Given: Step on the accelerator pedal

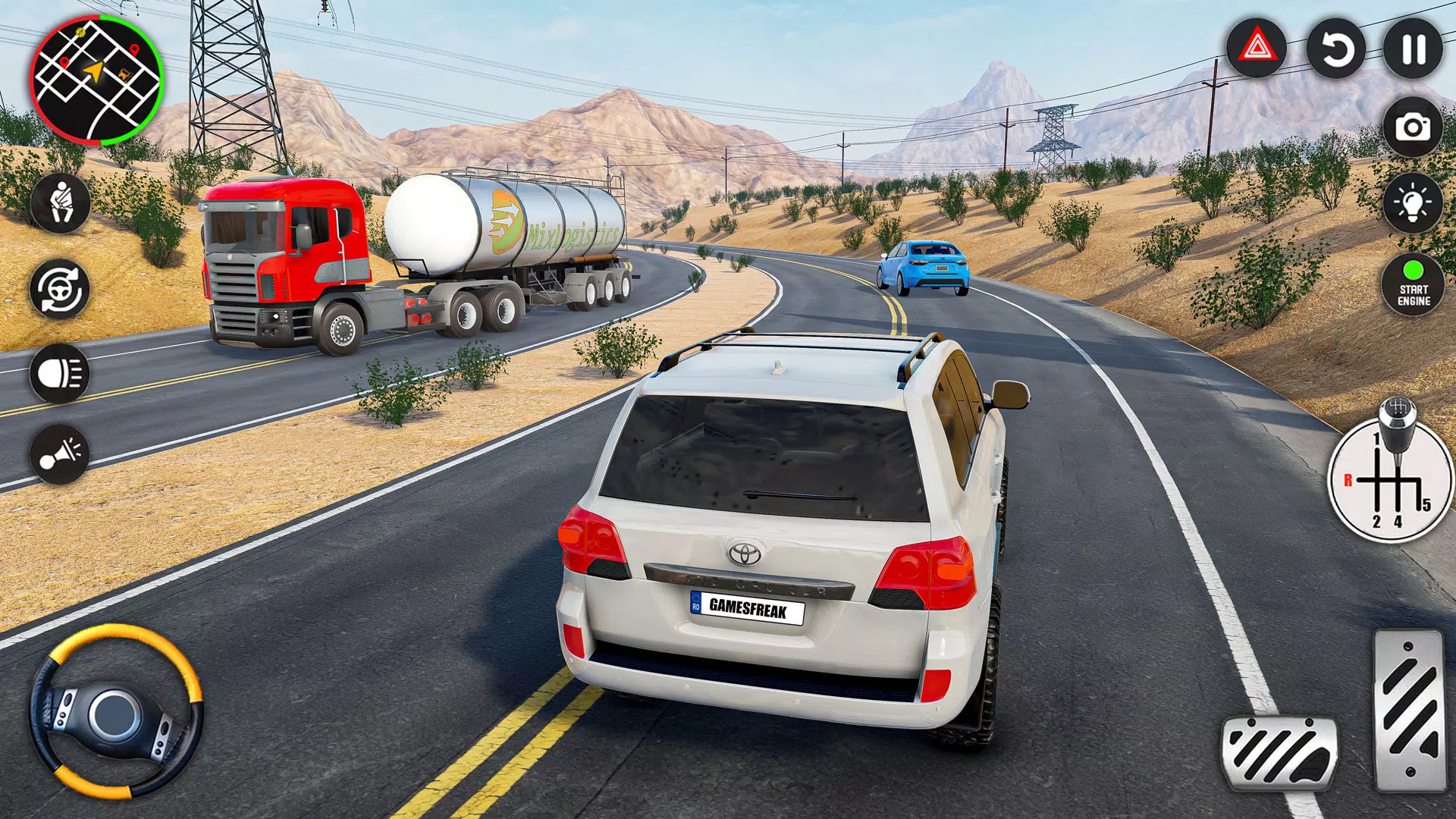Looking at the screenshot, I should (x=1409, y=711).
